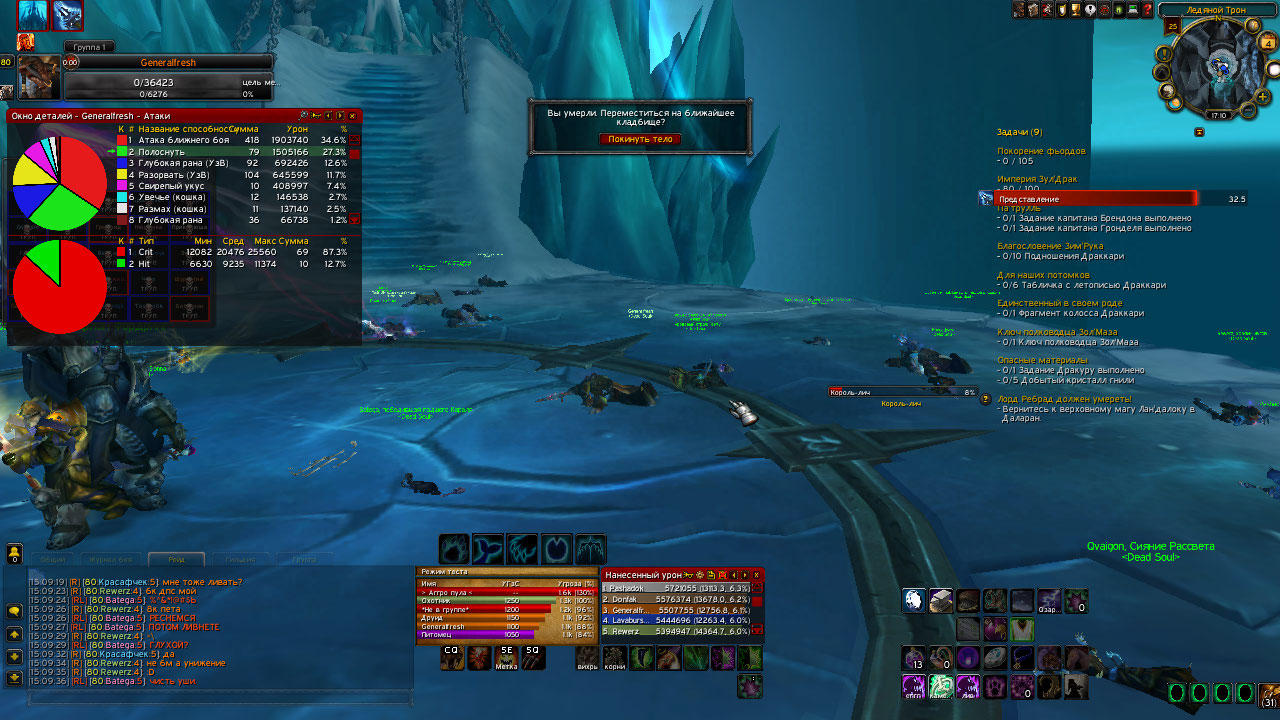
Task: Jump chat to the newest message
Action: tap(15, 678)
